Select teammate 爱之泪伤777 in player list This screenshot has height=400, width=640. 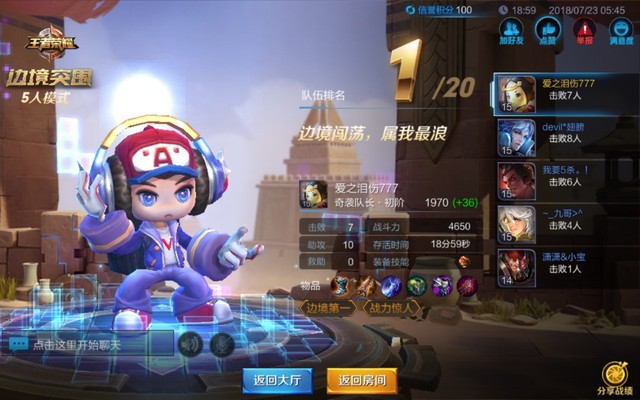click(563, 94)
